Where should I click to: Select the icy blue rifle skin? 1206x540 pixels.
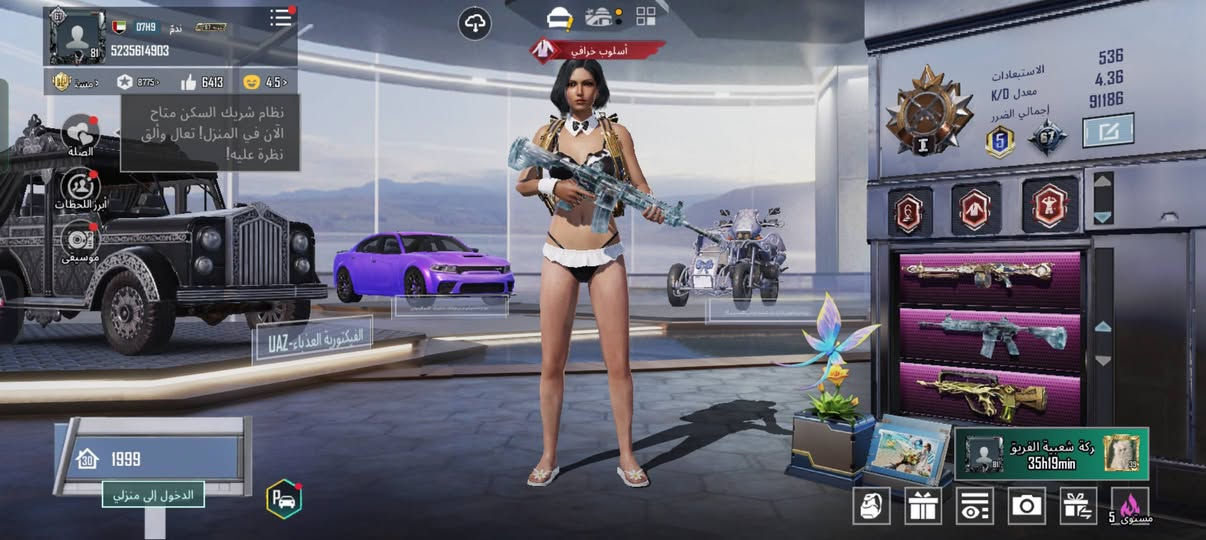988,333
